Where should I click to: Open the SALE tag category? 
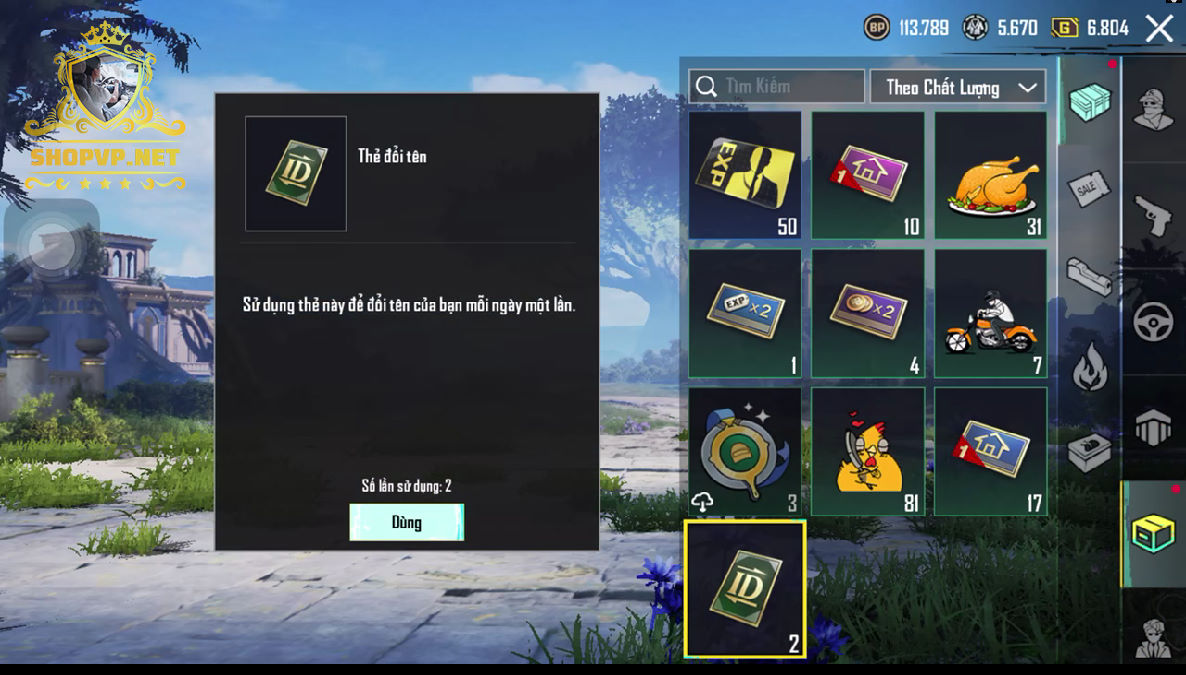1090,188
